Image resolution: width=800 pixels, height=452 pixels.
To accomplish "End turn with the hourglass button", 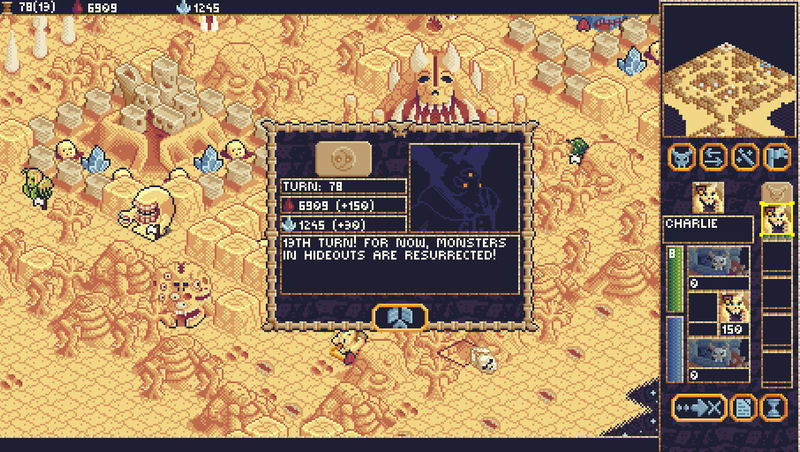I will point(775,407).
